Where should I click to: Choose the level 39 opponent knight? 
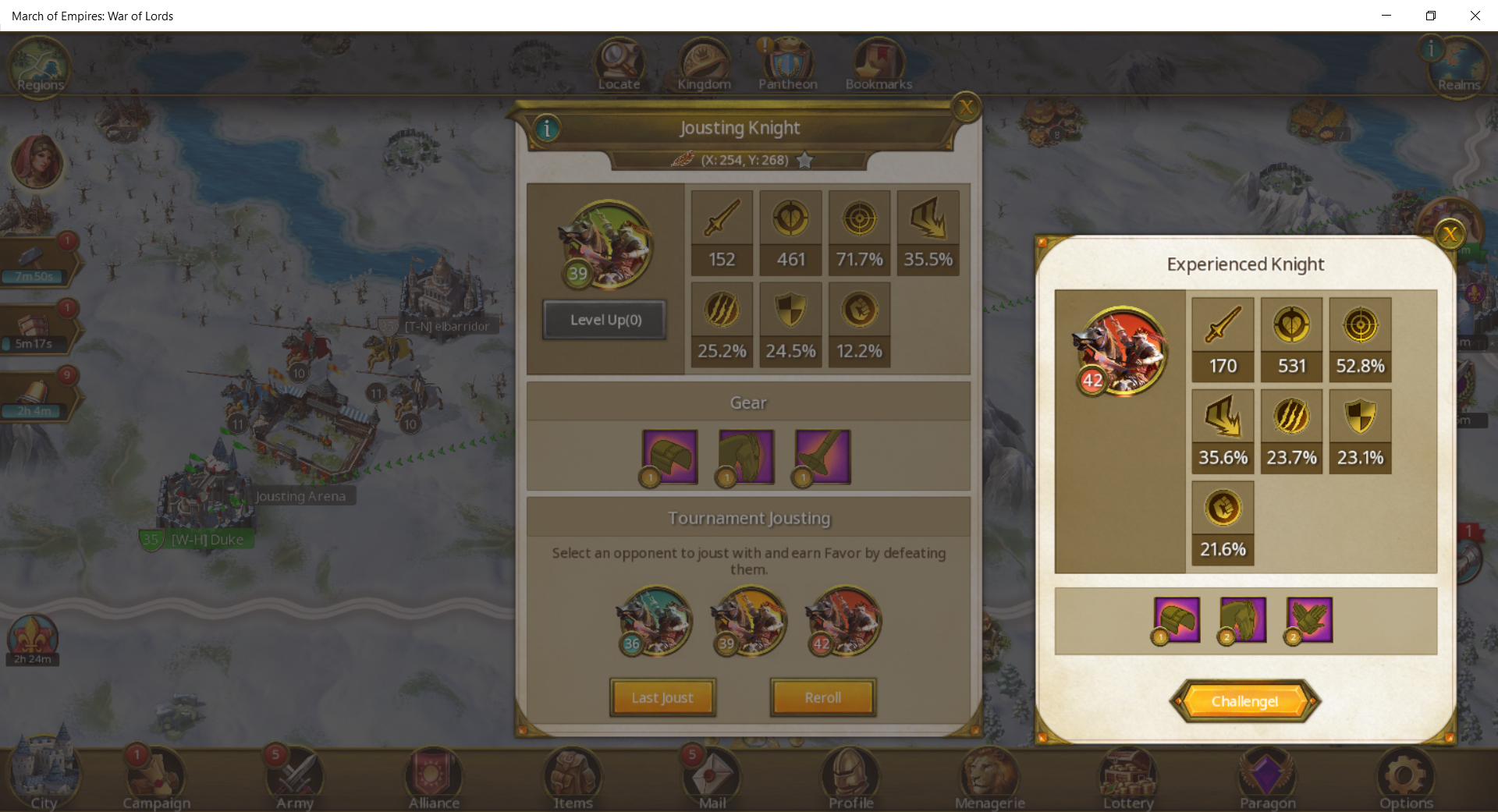[x=748, y=621]
